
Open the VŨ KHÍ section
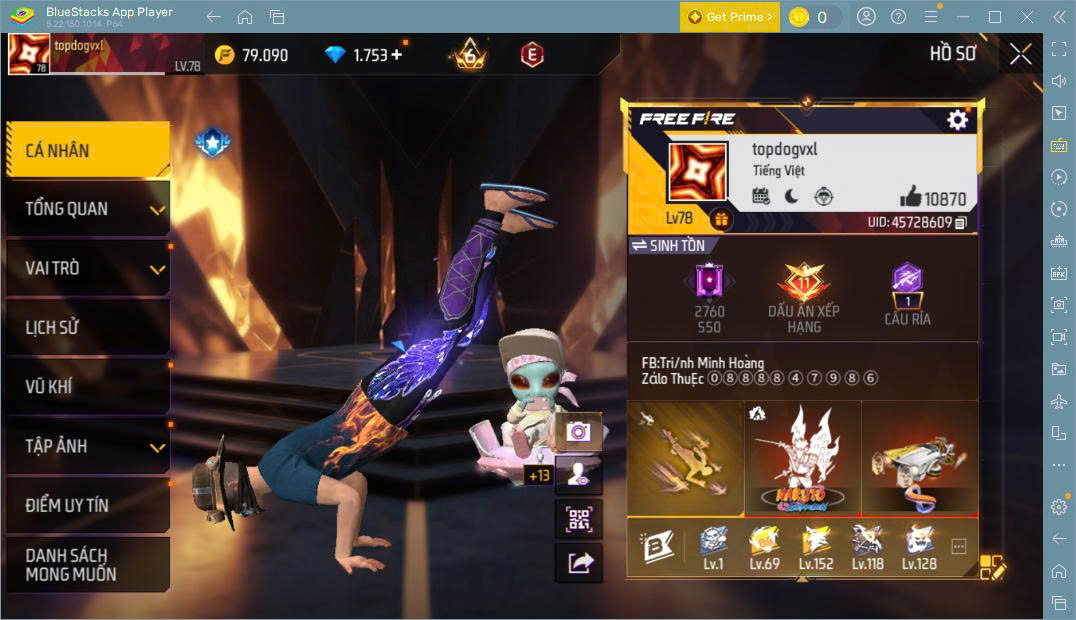(87, 386)
